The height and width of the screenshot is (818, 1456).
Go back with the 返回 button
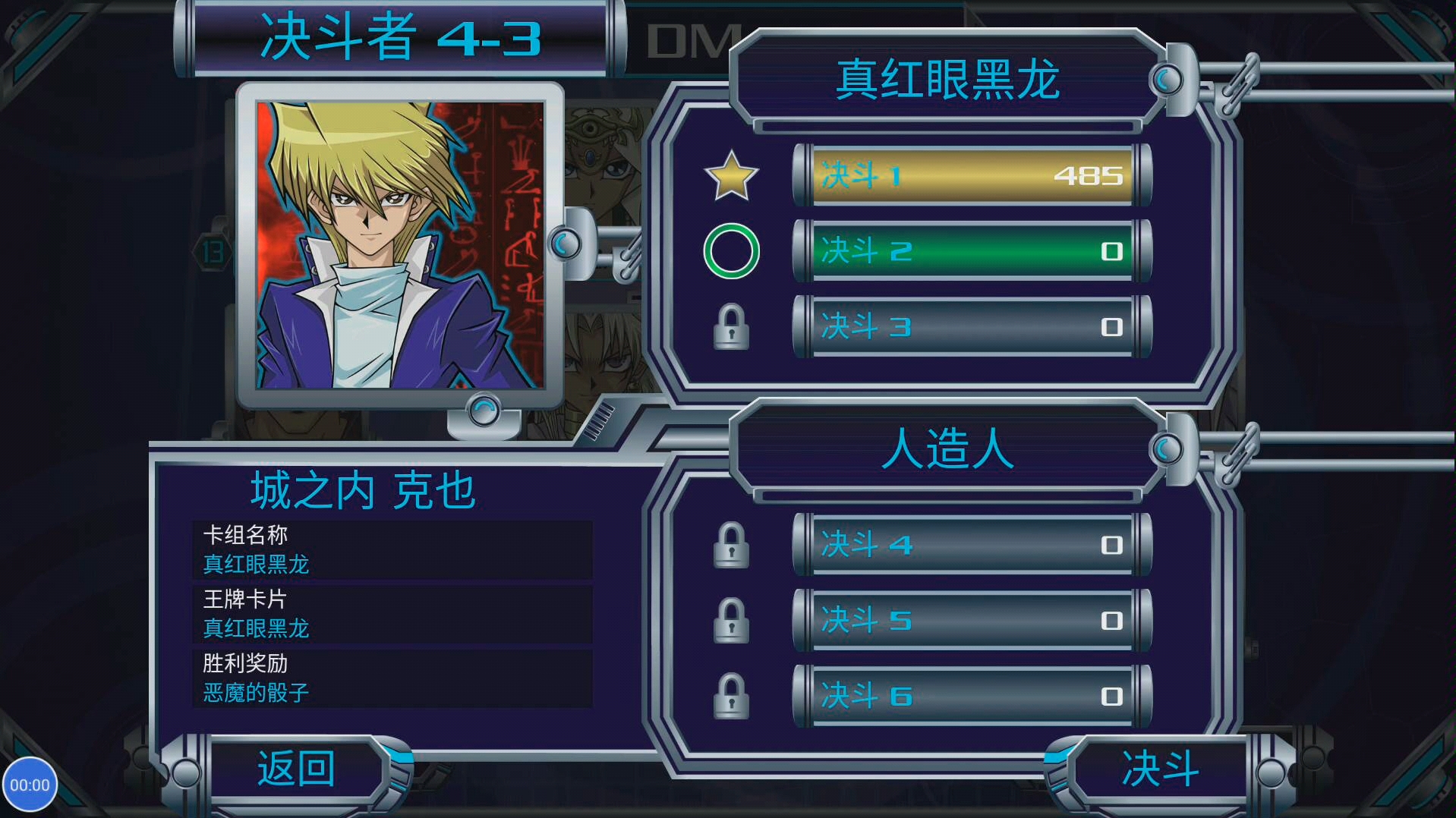click(x=296, y=769)
